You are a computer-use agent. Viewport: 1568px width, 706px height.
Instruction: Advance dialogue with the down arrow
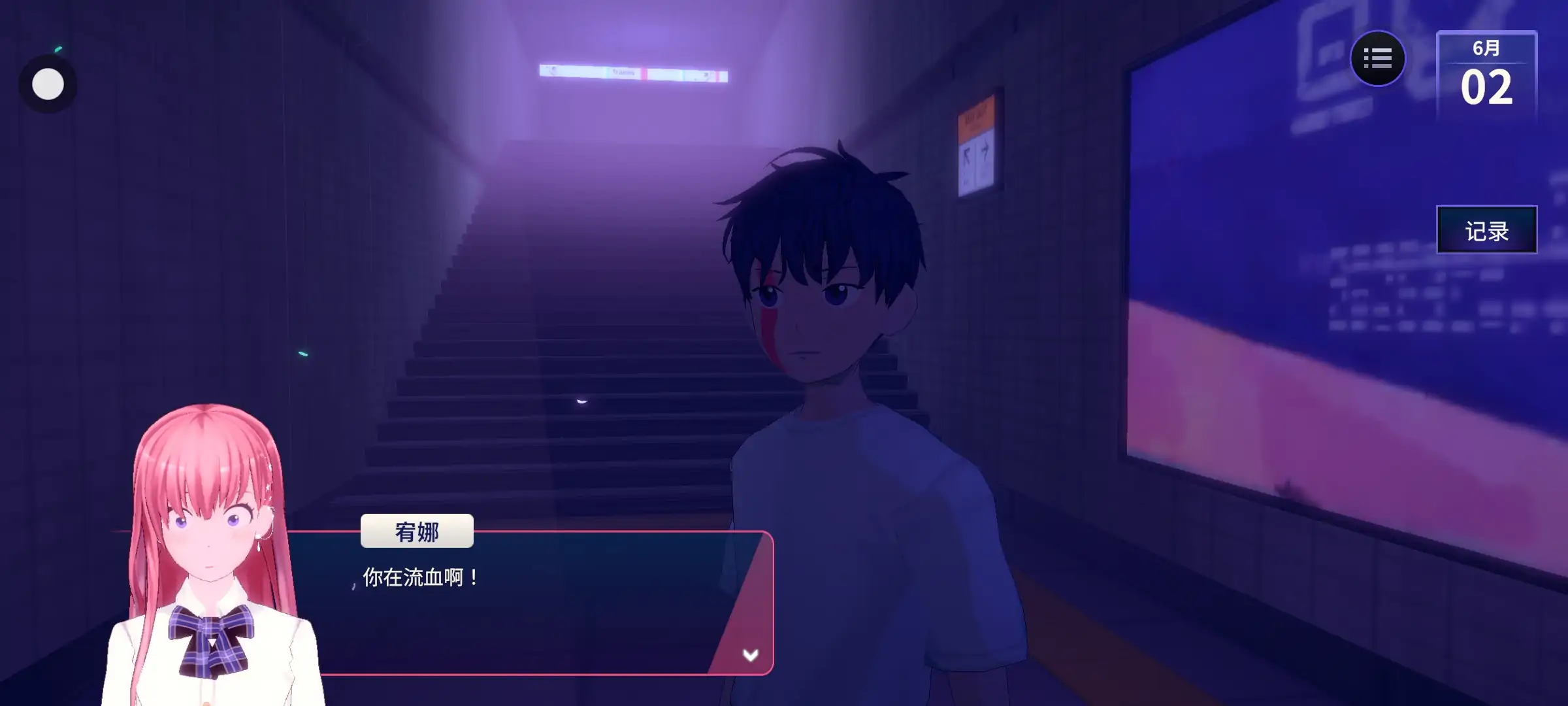pyautogui.click(x=750, y=654)
